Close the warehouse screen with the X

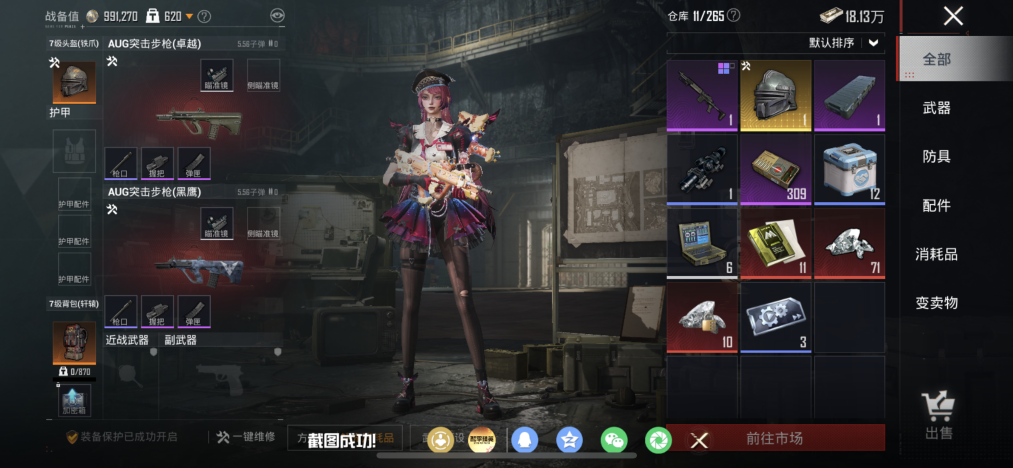(953, 16)
